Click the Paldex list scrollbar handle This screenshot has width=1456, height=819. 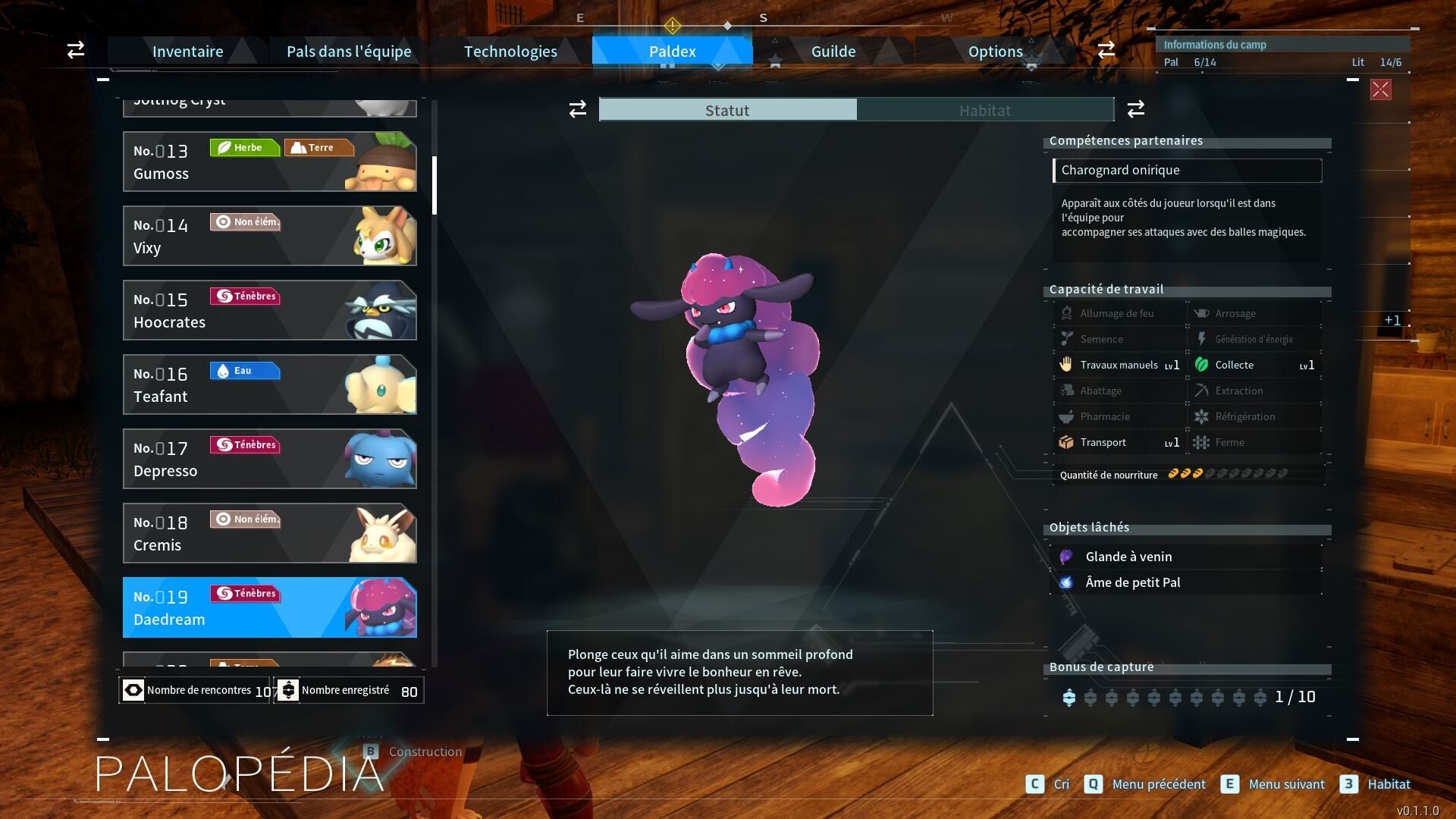point(435,186)
